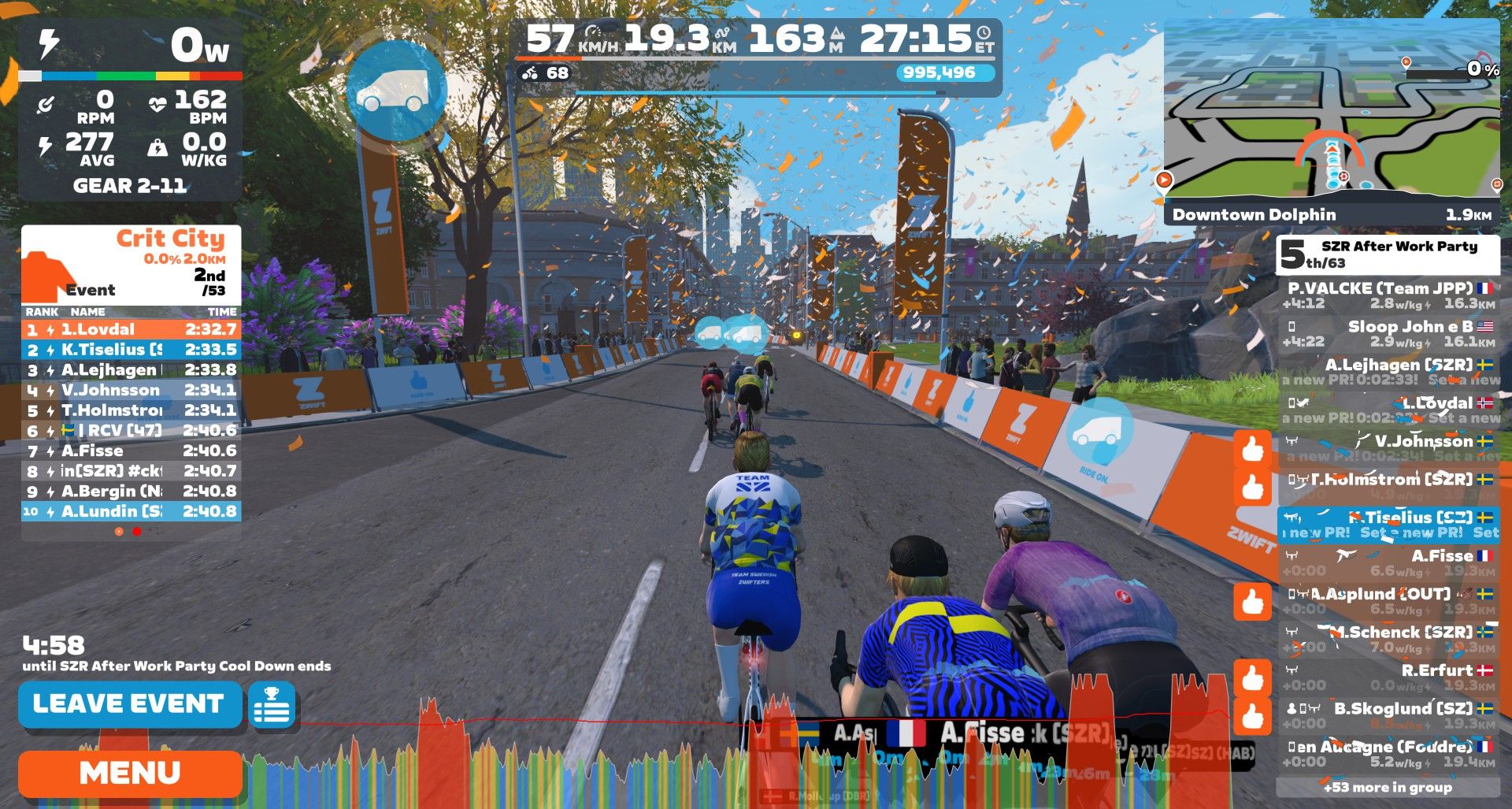Select A.Lundin row in the leaderboard
1512x809 pixels.
(131, 511)
